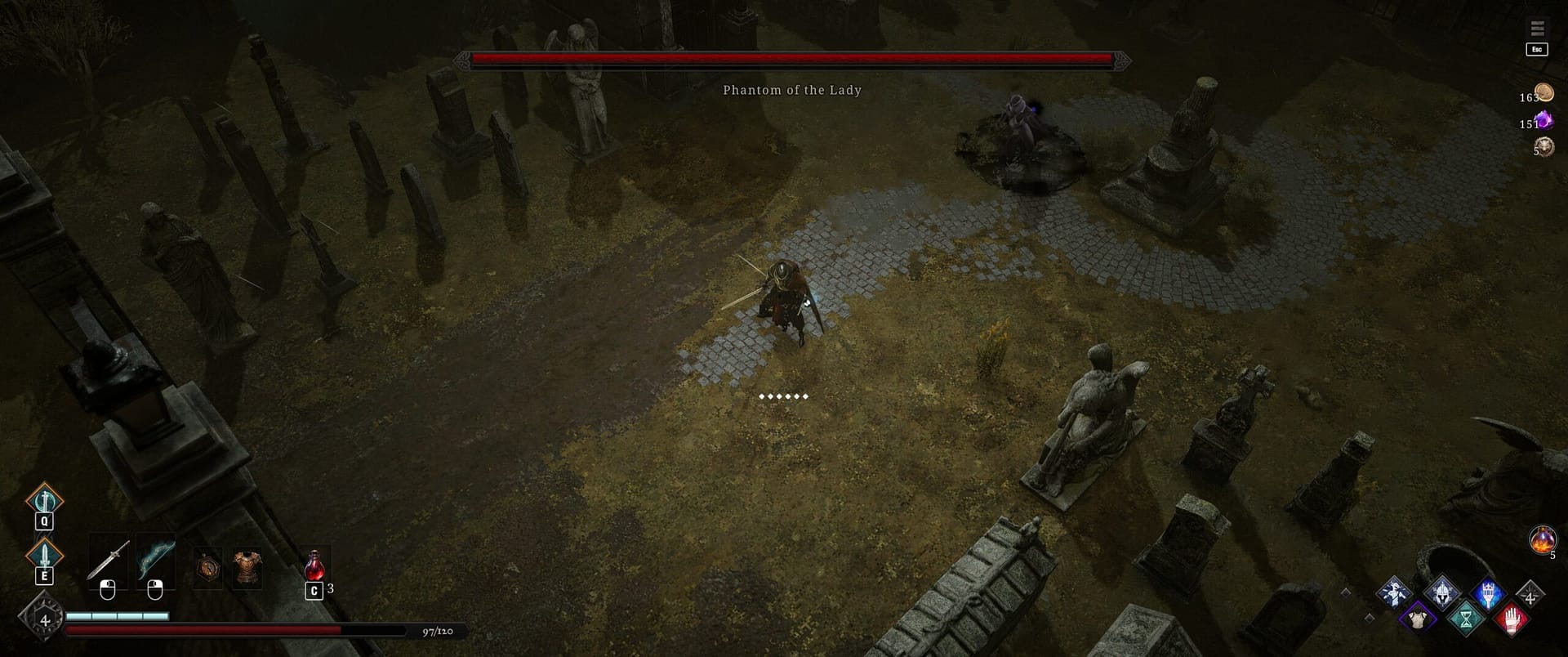Toggle the red hand debuff indicator
The height and width of the screenshot is (657, 1568).
[x=1512, y=619]
